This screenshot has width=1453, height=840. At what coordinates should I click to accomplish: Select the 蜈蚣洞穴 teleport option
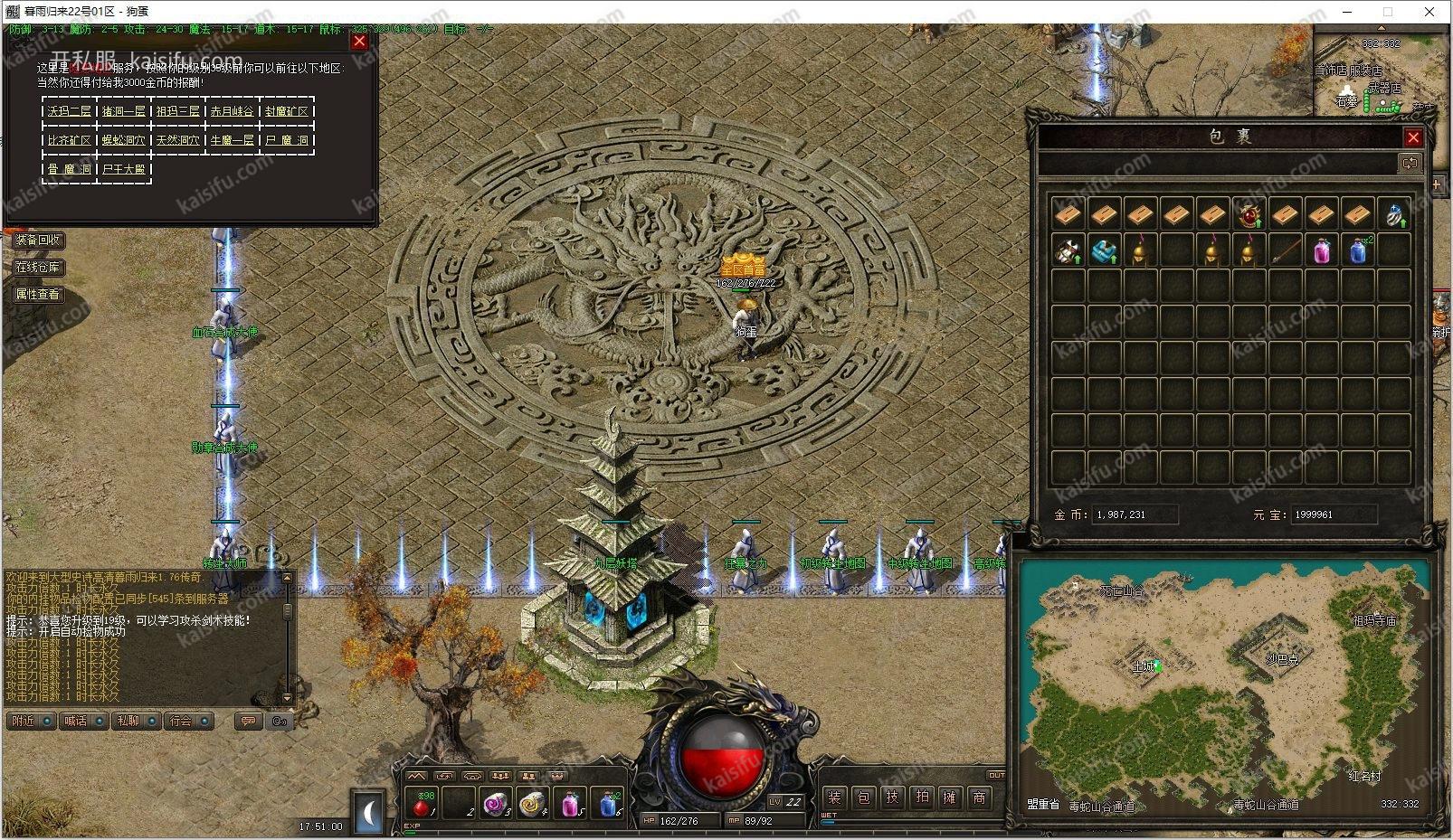point(124,140)
